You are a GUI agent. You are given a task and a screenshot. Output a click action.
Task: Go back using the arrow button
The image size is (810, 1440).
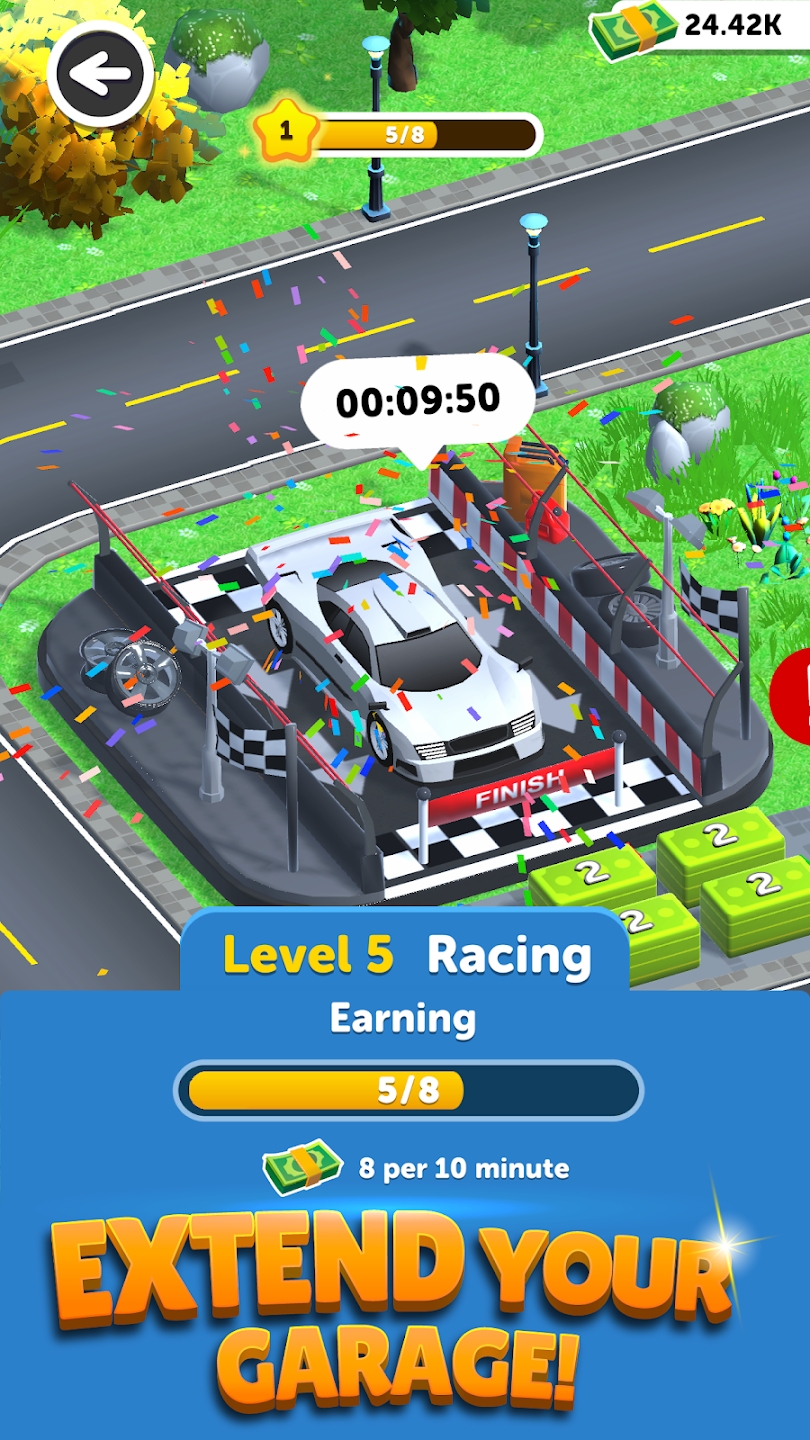pyautogui.click(x=100, y=75)
